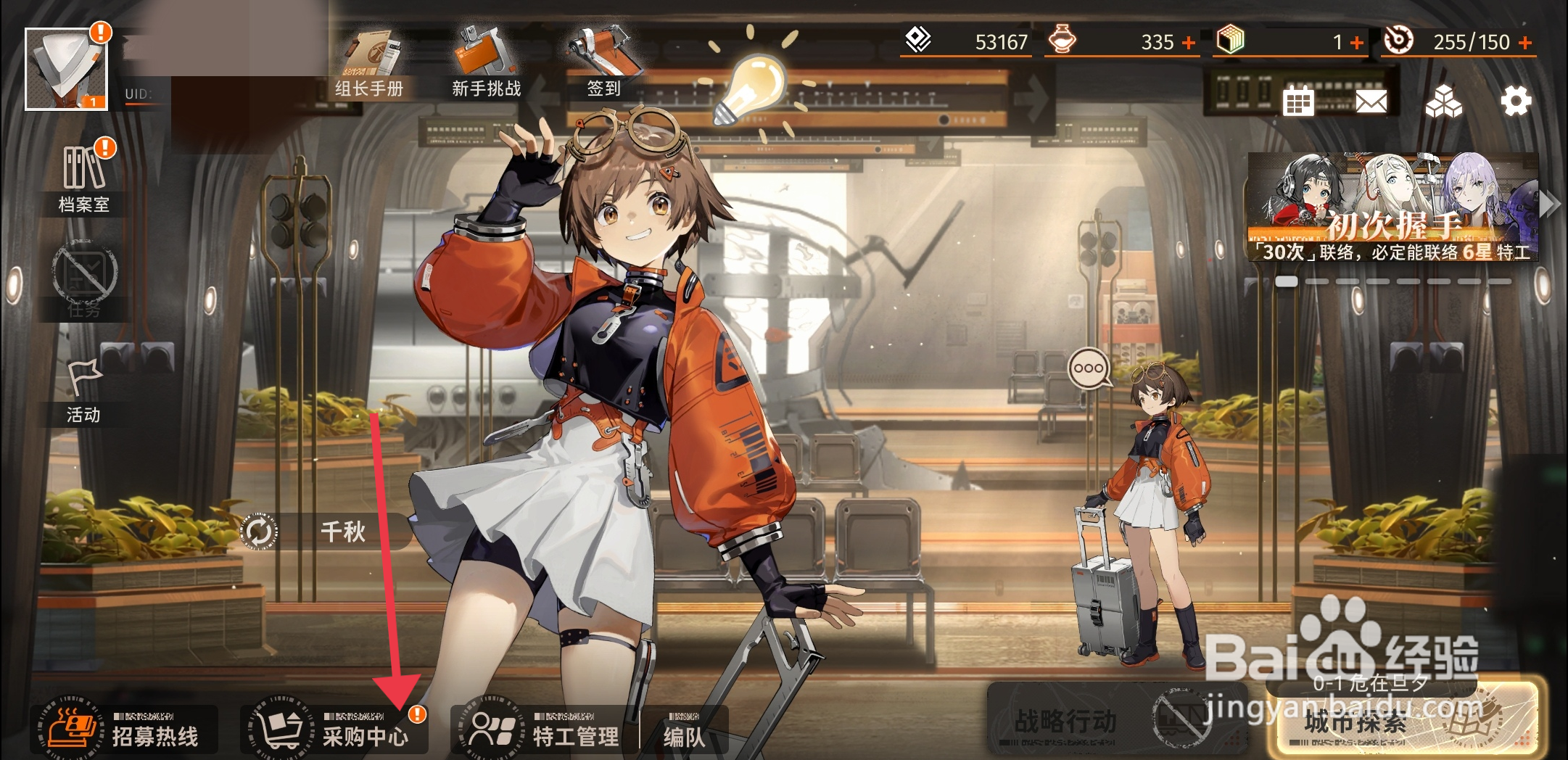Screen dimensions: 1568x760
Task: Open the 签到 daily sign-in
Action: click(x=603, y=67)
